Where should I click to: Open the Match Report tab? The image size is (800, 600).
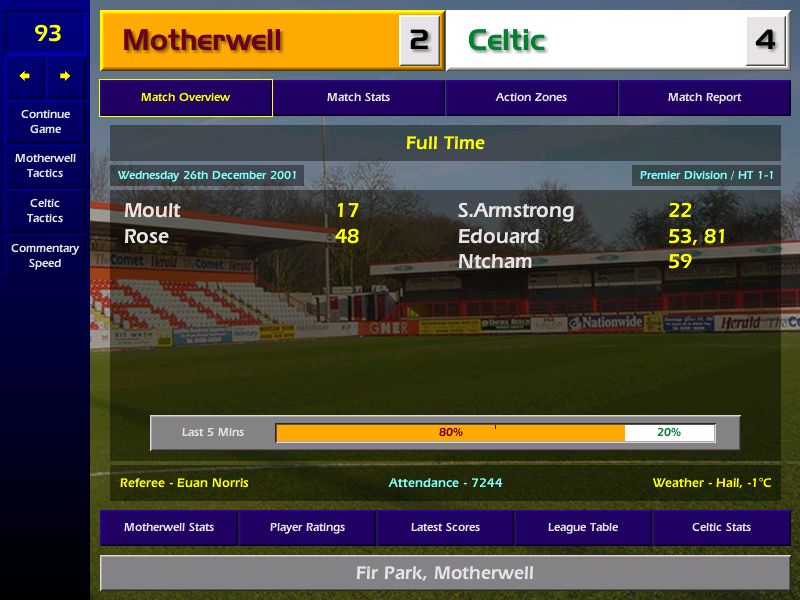(x=704, y=98)
